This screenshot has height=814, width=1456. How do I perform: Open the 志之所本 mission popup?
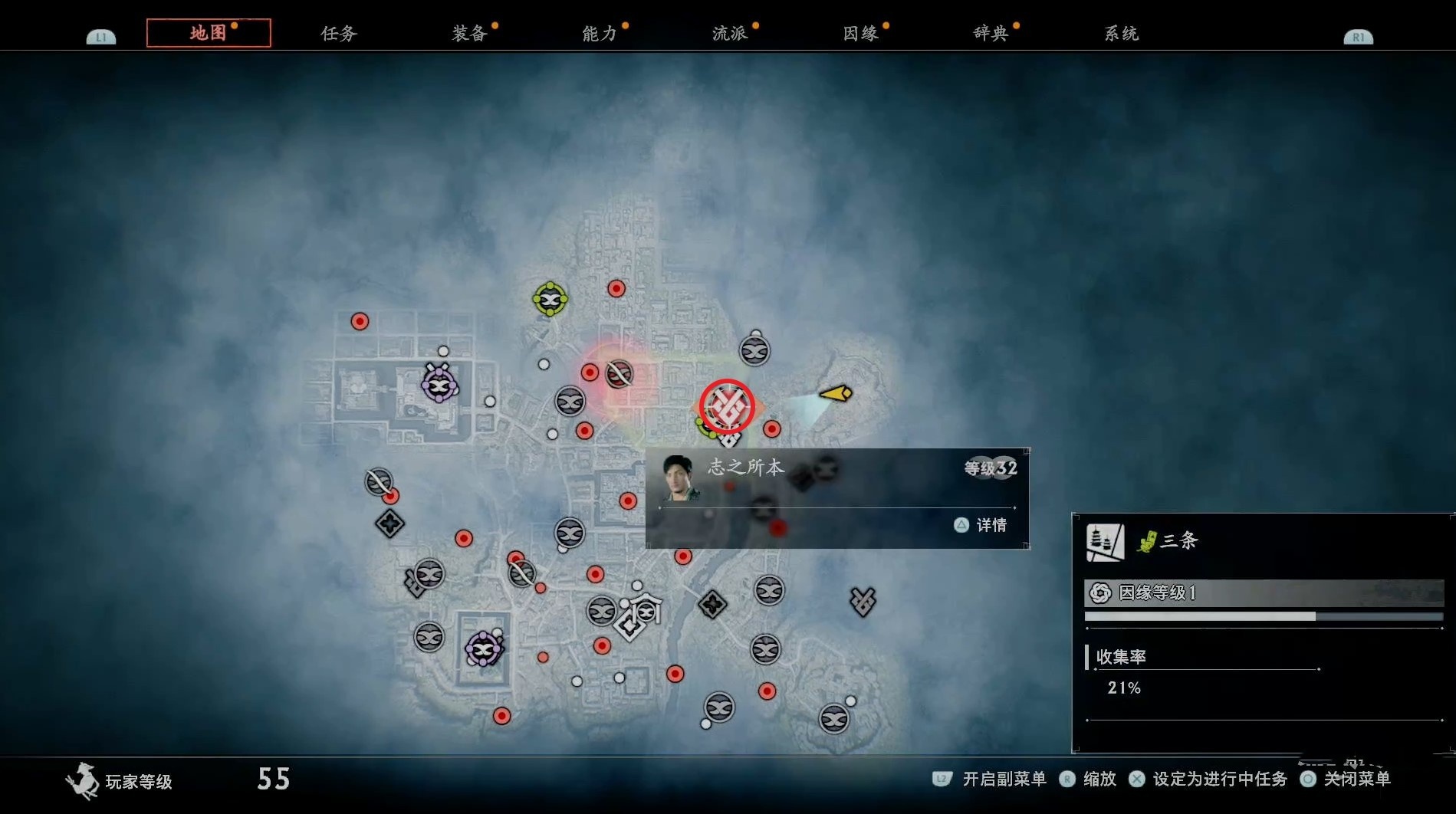836,497
